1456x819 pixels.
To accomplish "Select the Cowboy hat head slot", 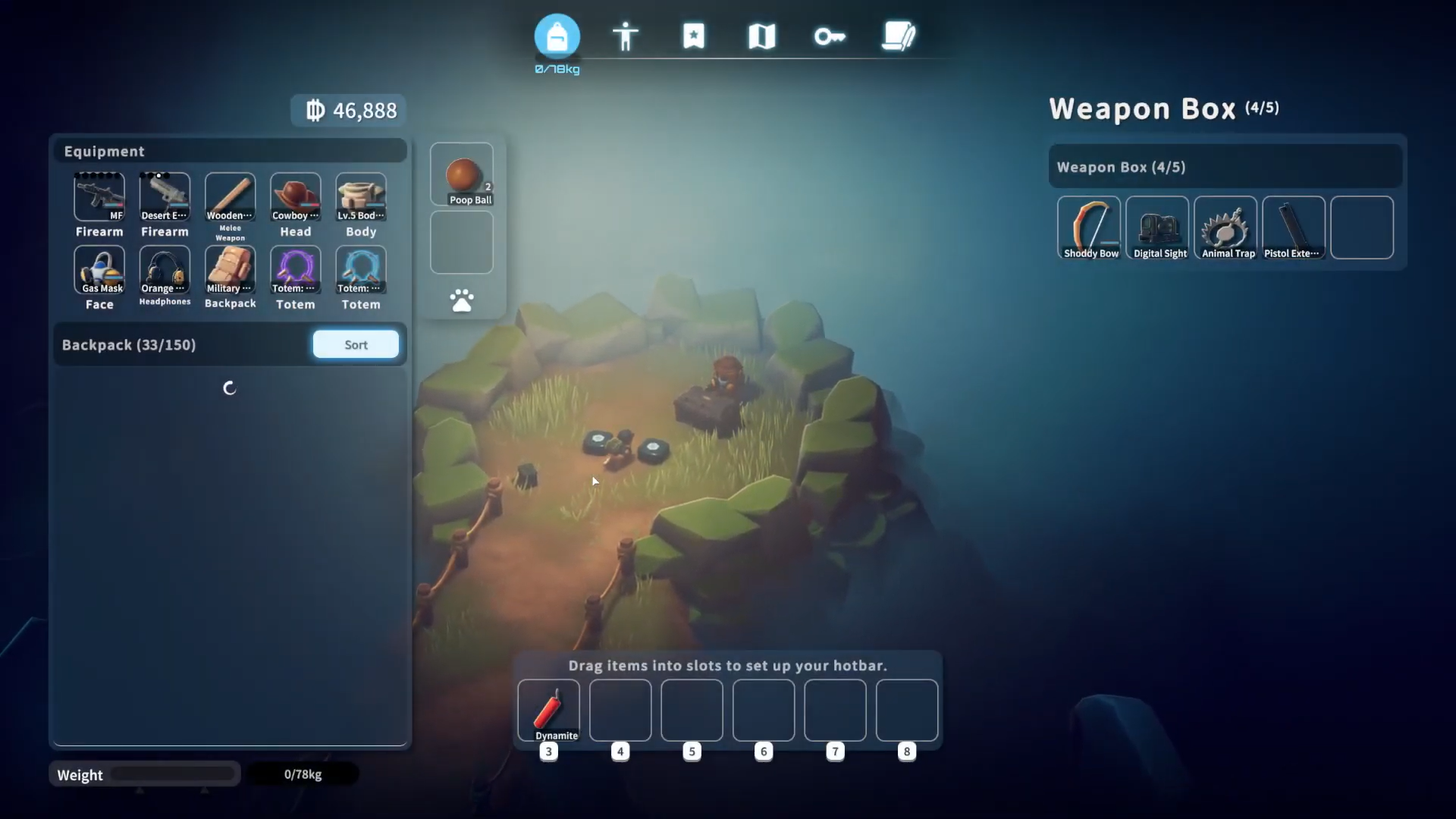I will 296,196.
